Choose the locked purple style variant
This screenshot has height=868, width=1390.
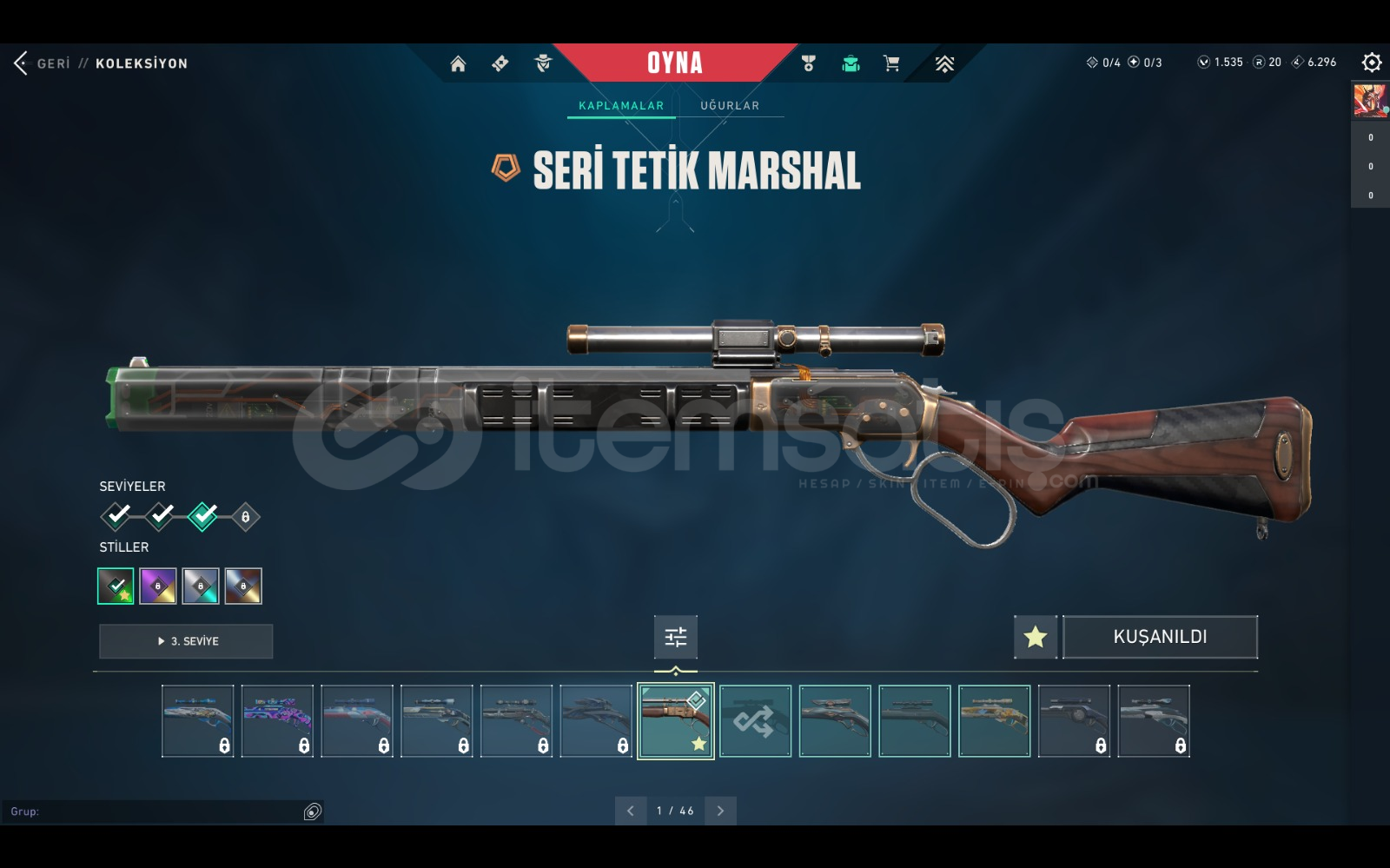pos(158,586)
